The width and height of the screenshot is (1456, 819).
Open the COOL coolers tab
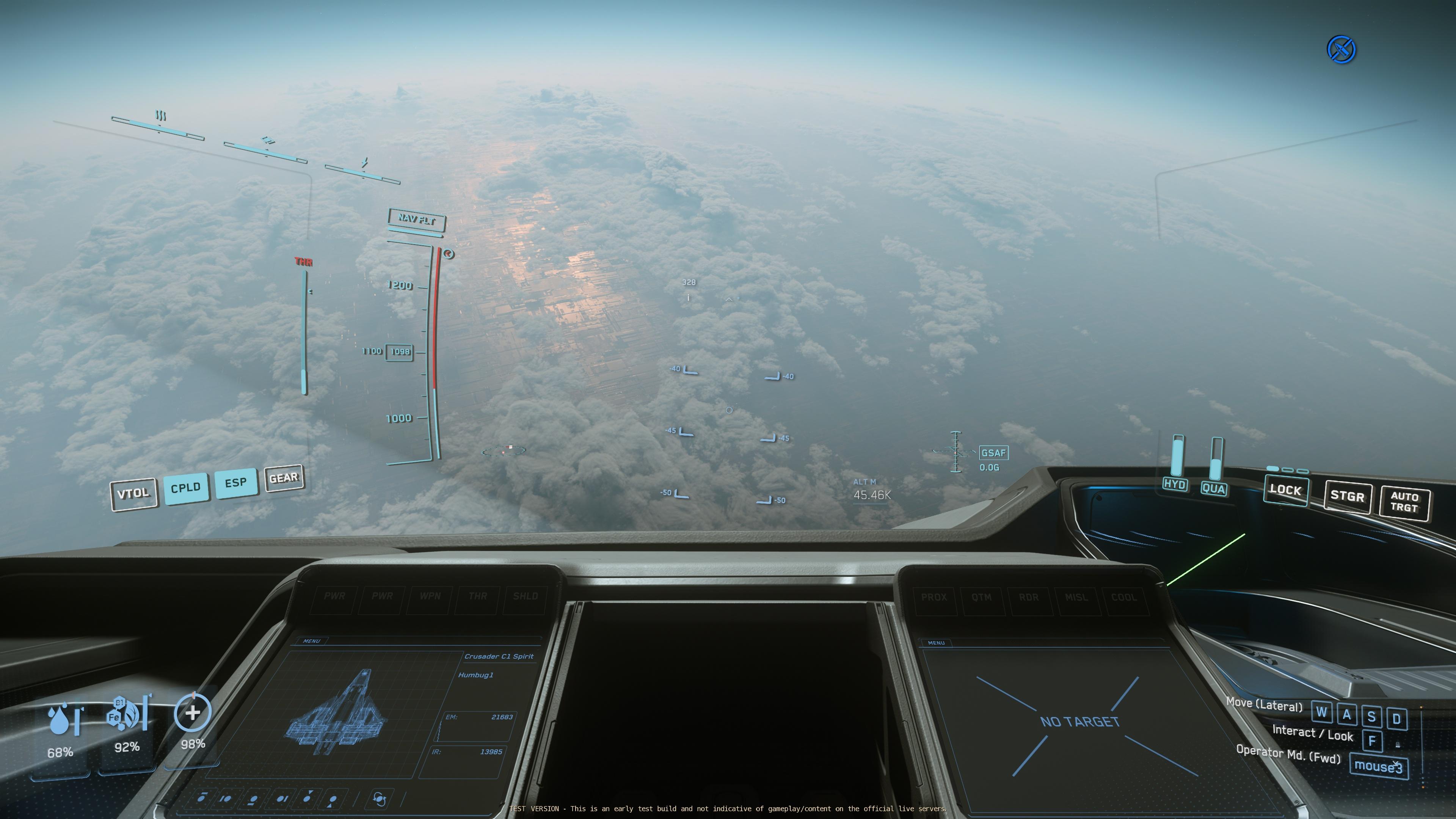pyautogui.click(x=1123, y=598)
